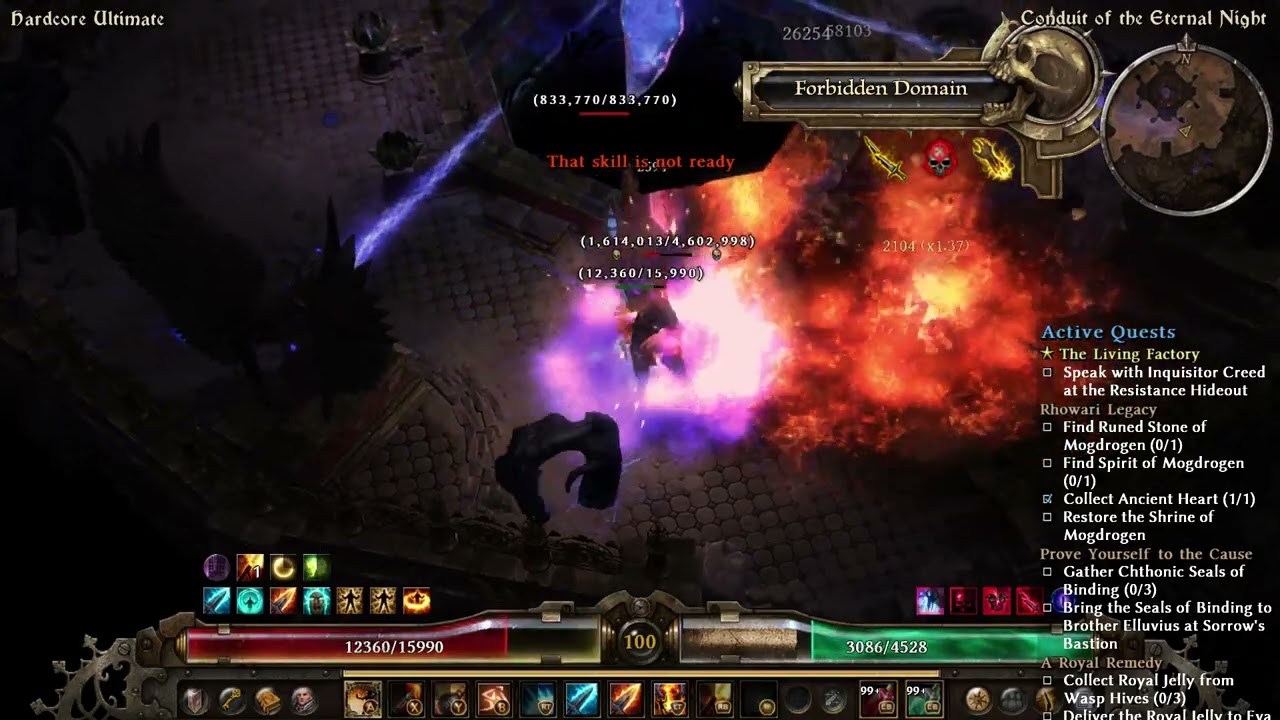Select The Living Factory quest entry
The image size is (1280, 720).
1129,354
